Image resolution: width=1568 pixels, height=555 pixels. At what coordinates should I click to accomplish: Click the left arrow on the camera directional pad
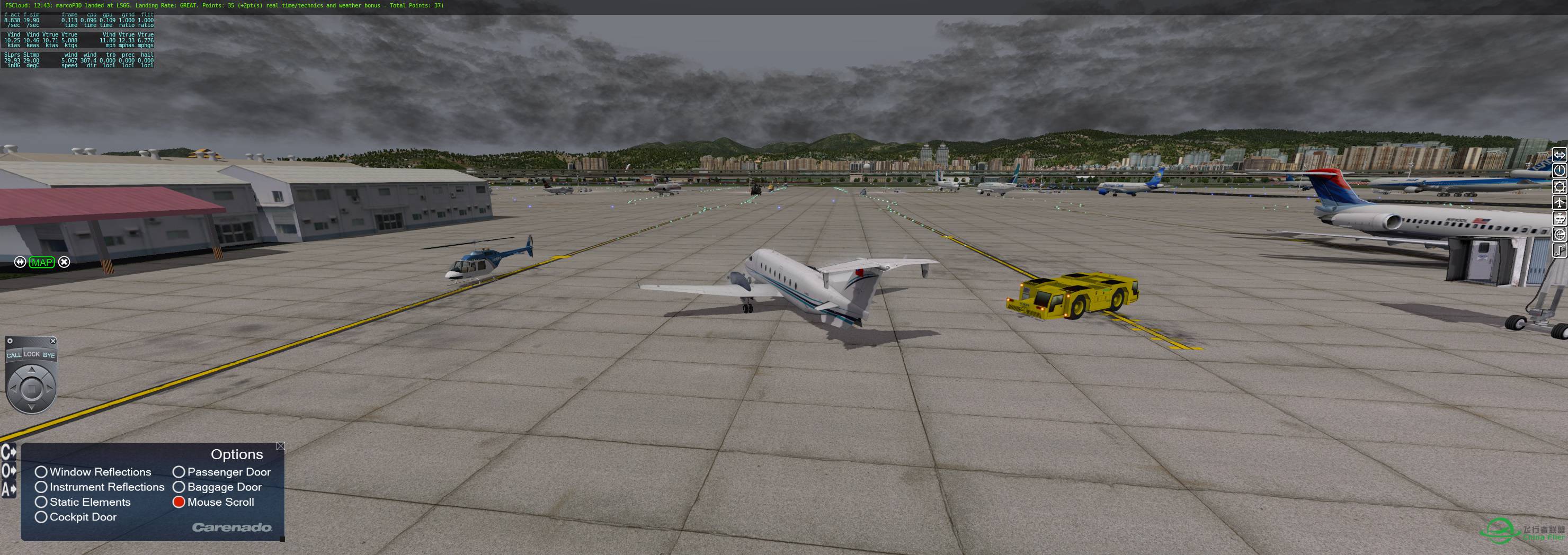pos(15,389)
